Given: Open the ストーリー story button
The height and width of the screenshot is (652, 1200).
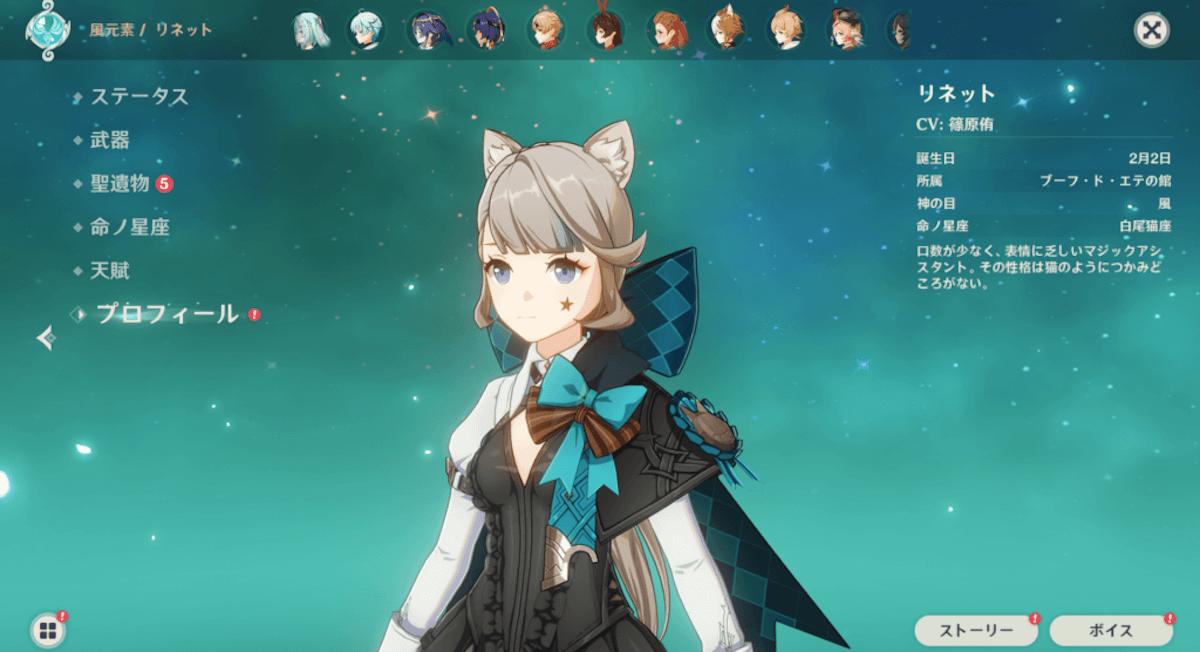Looking at the screenshot, I should coord(975,630).
